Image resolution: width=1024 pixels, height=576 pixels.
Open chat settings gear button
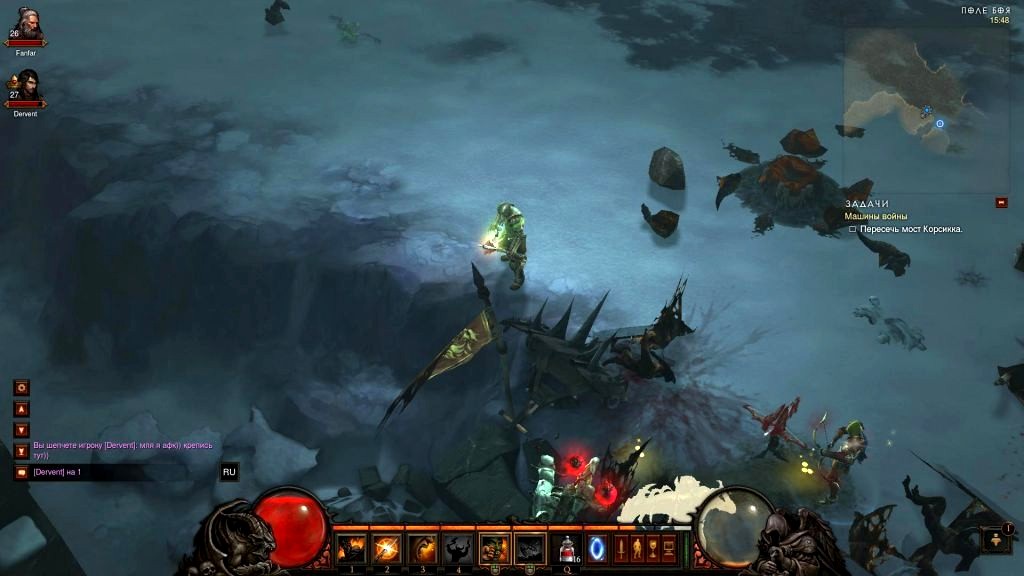(21, 387)
